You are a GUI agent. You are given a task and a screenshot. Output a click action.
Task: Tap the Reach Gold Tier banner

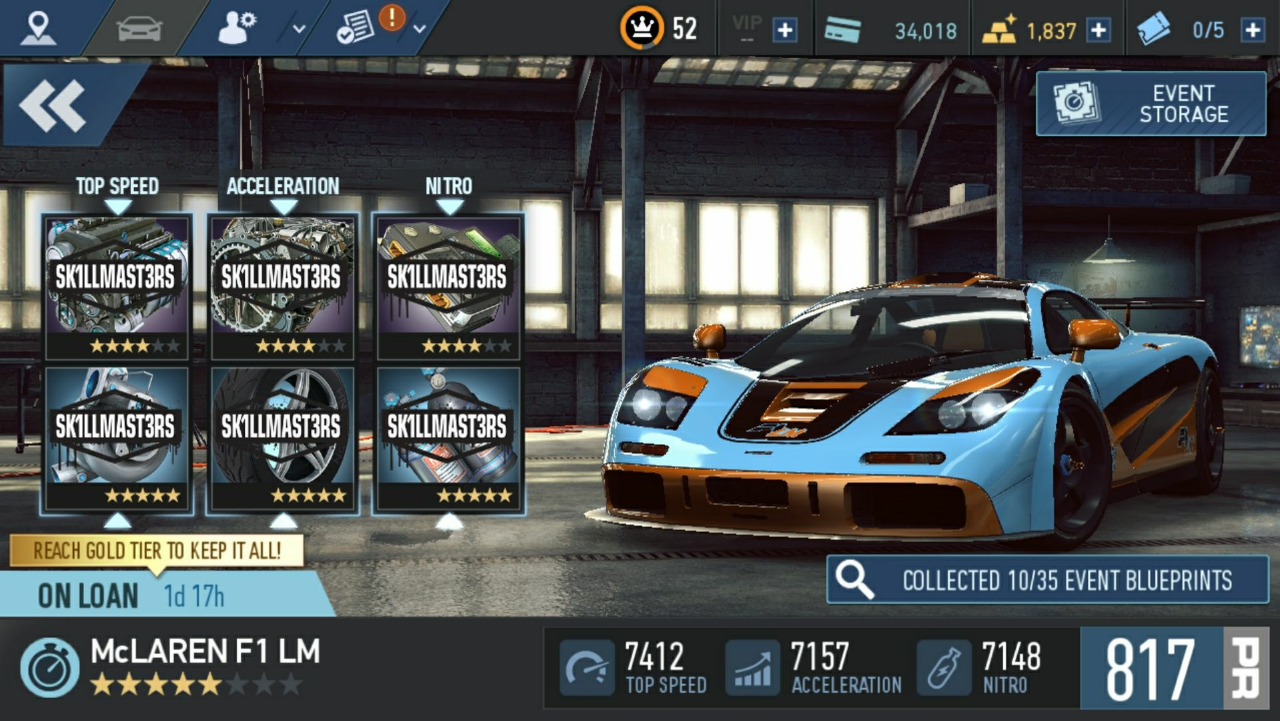click(x=156, y=550)
